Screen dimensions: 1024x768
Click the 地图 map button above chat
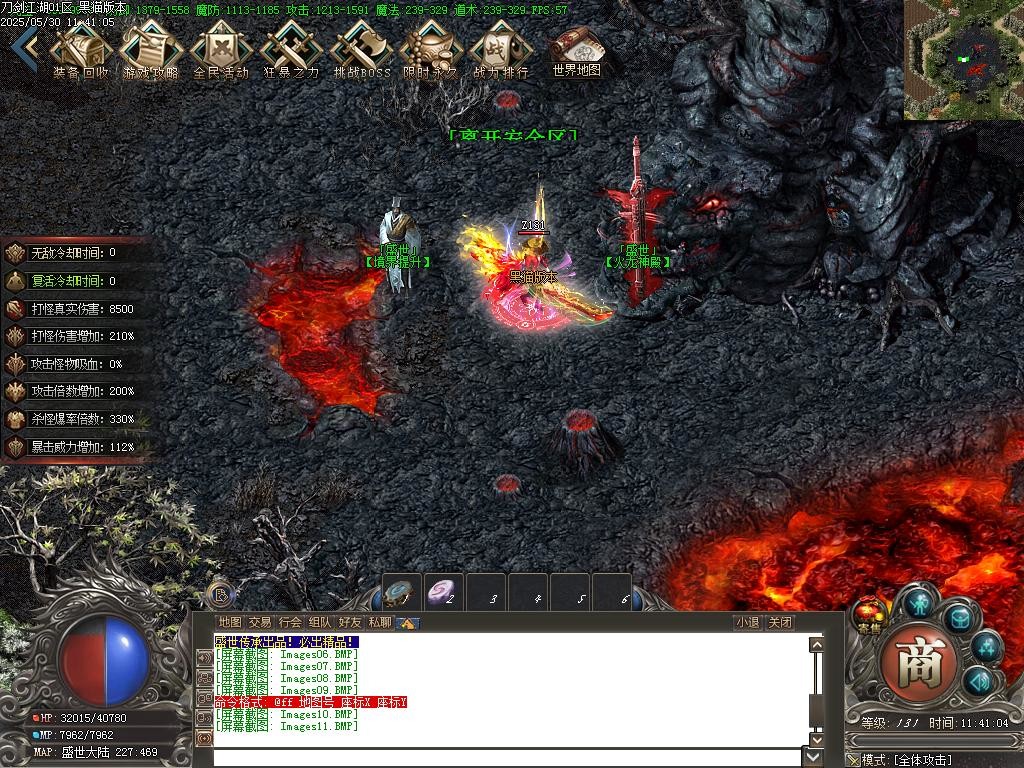click(x=230, y=622)
